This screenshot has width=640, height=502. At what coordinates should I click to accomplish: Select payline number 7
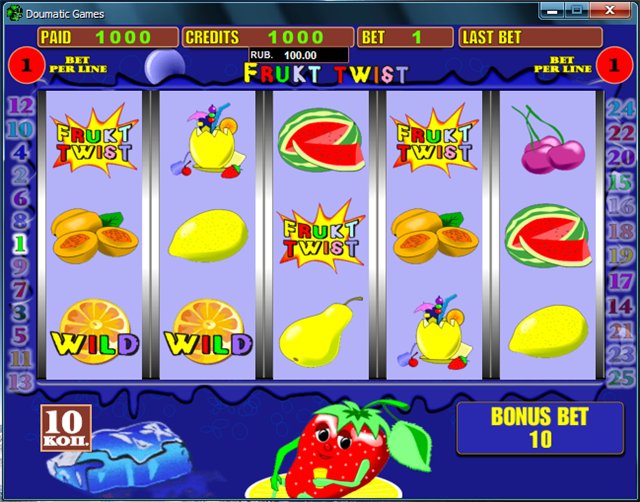tap(18, 290)
